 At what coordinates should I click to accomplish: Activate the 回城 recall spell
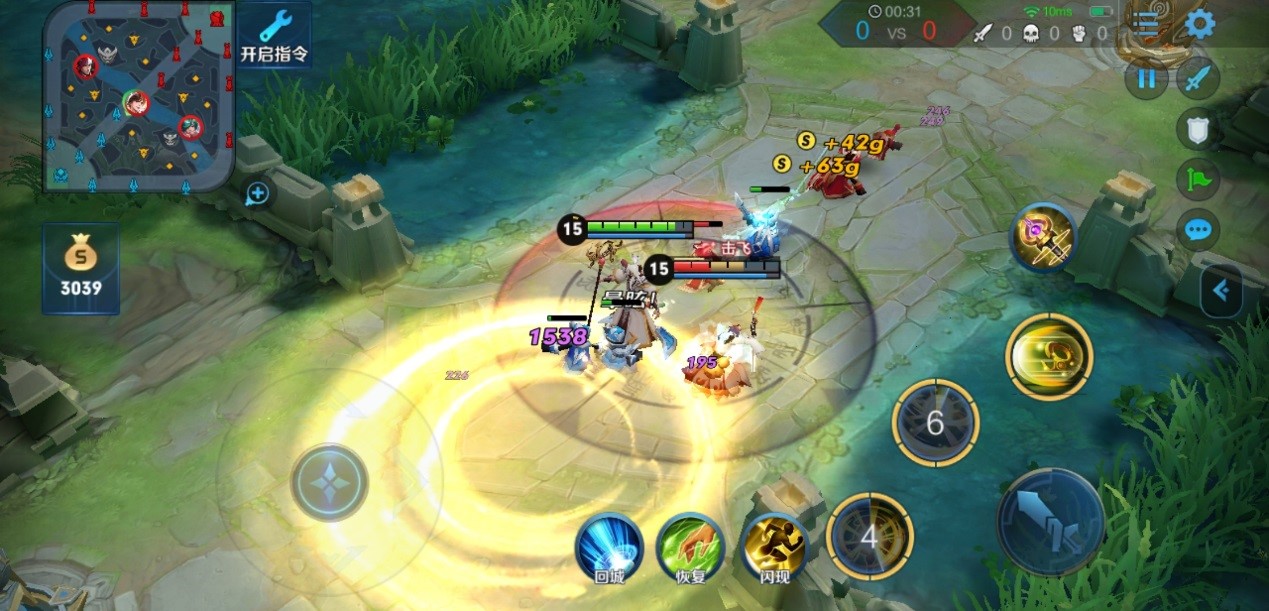[x=609, y=546]
